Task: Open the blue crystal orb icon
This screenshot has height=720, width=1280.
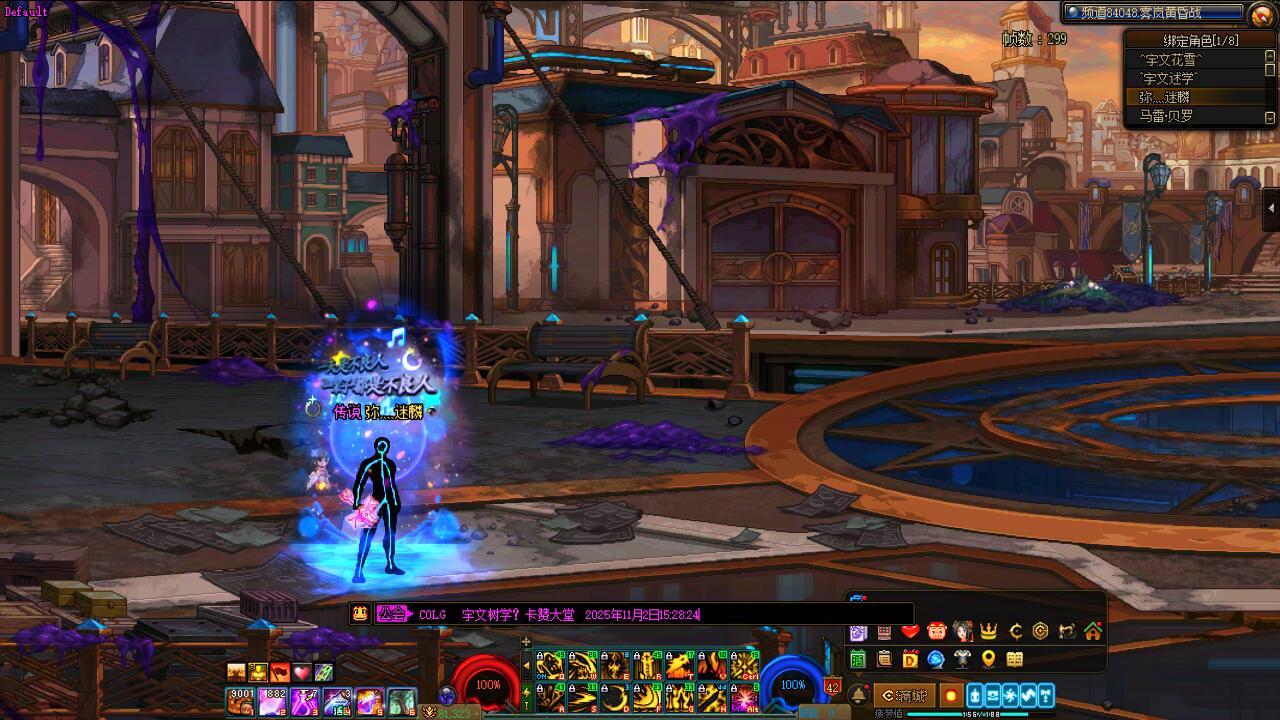Action: (936, 659)
